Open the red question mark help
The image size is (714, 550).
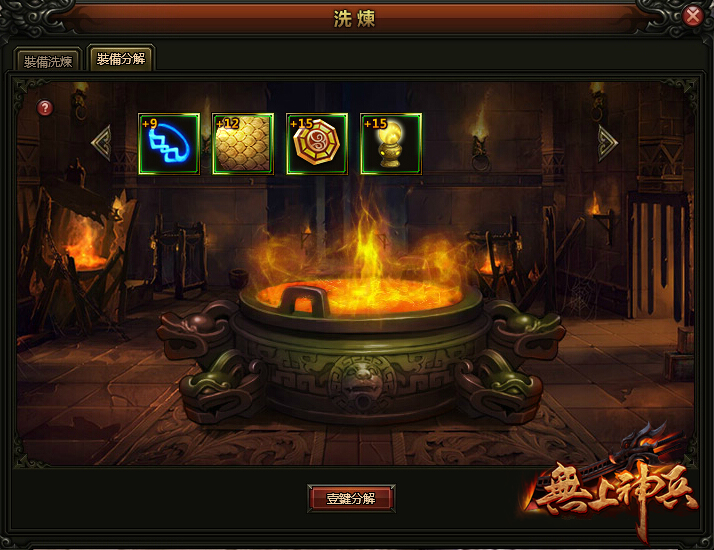[45, 108]
